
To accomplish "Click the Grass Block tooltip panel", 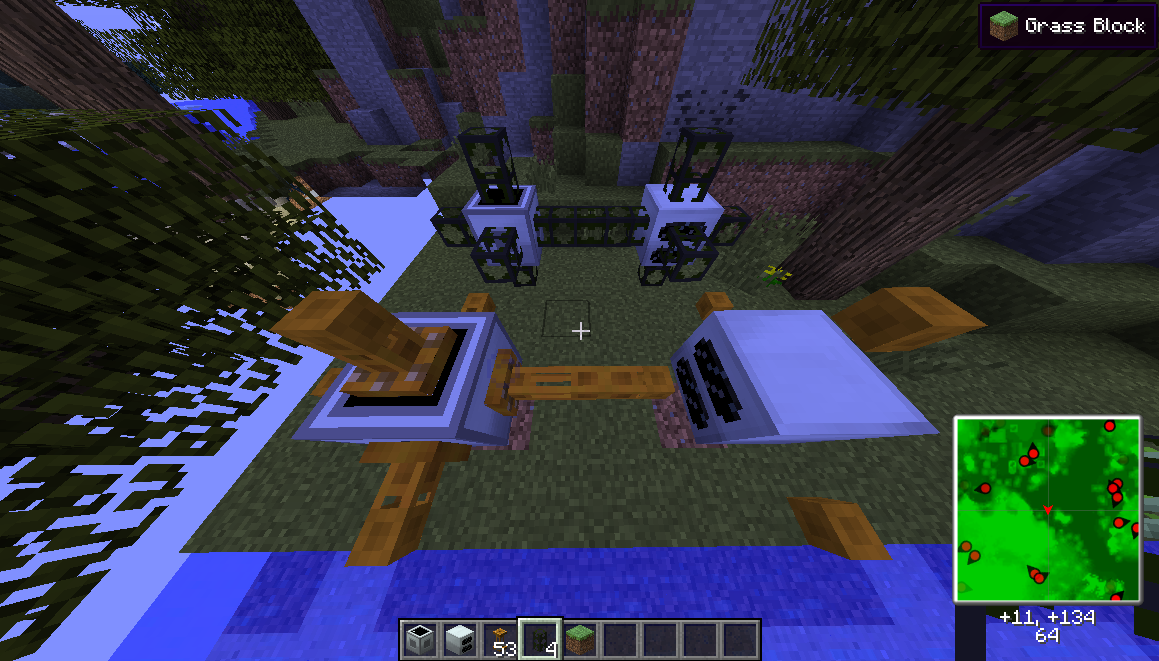I will [1067, 25].
